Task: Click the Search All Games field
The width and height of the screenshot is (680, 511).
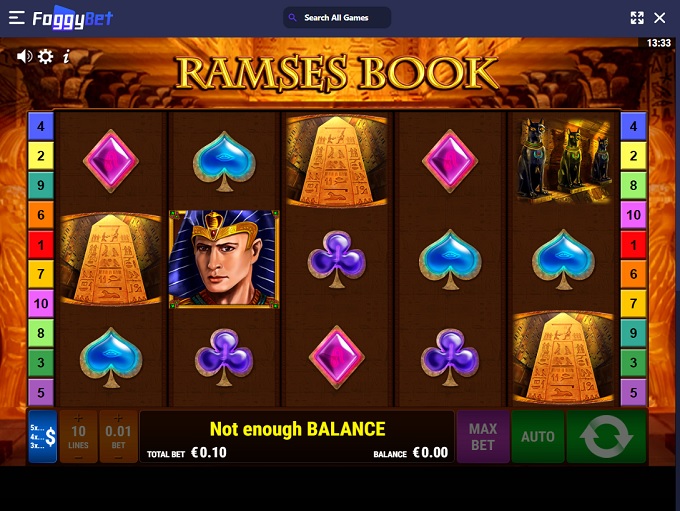Action: 337,18
